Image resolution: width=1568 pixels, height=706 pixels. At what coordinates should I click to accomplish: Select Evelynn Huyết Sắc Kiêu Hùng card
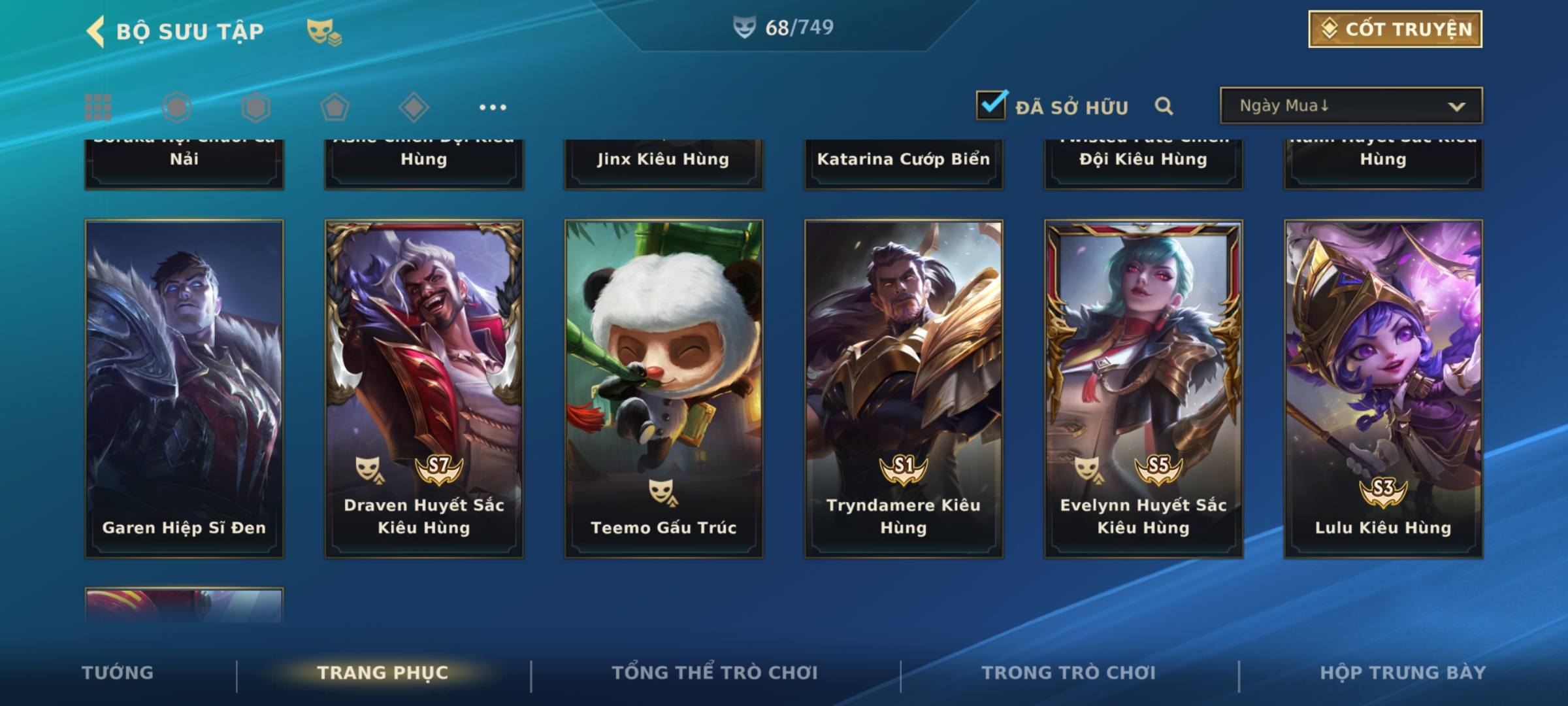[x=1143, y=388]
